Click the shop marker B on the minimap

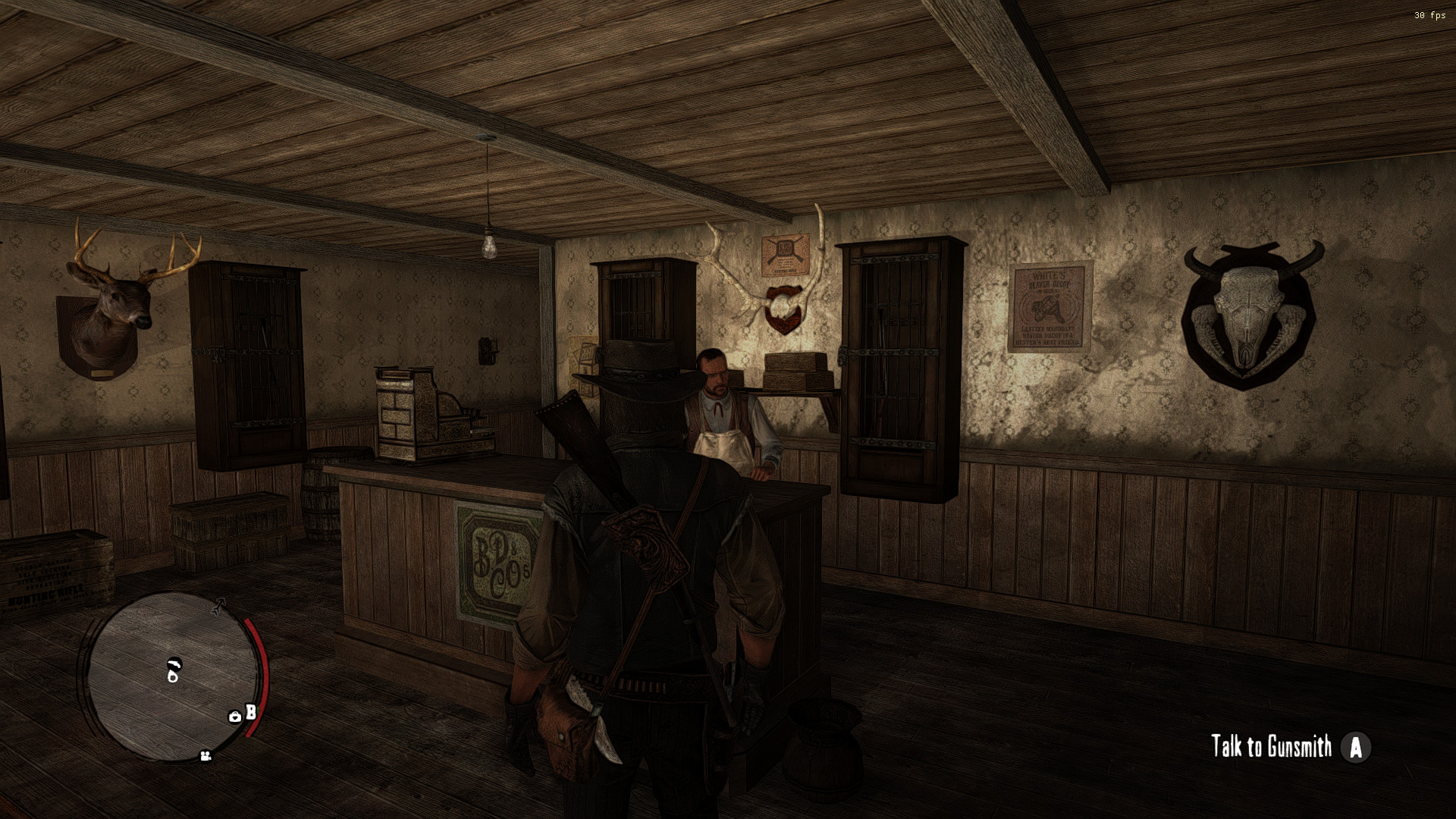[x=252, y=711]
